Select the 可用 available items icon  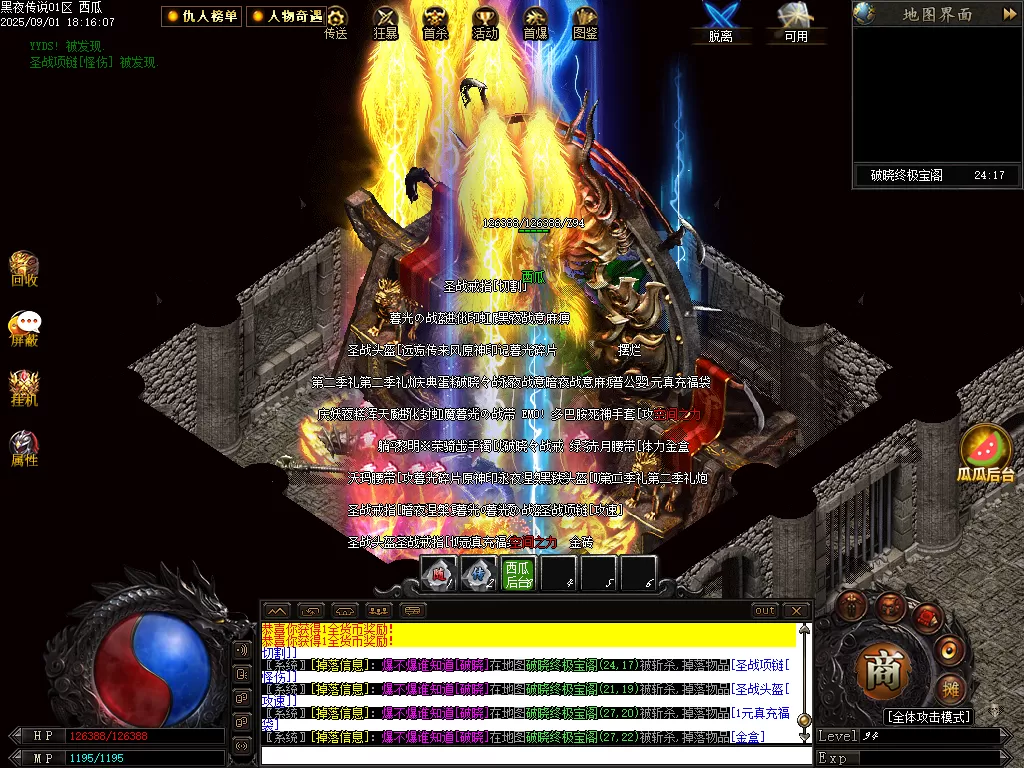click(796, 20)
